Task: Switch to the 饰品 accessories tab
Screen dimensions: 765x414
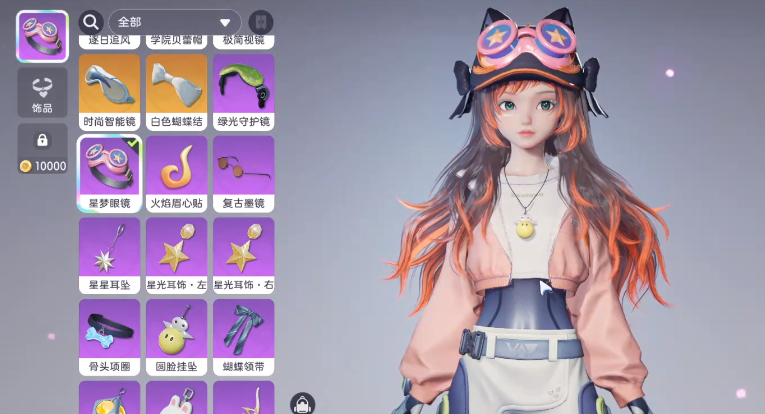Action: pos(42,94)
